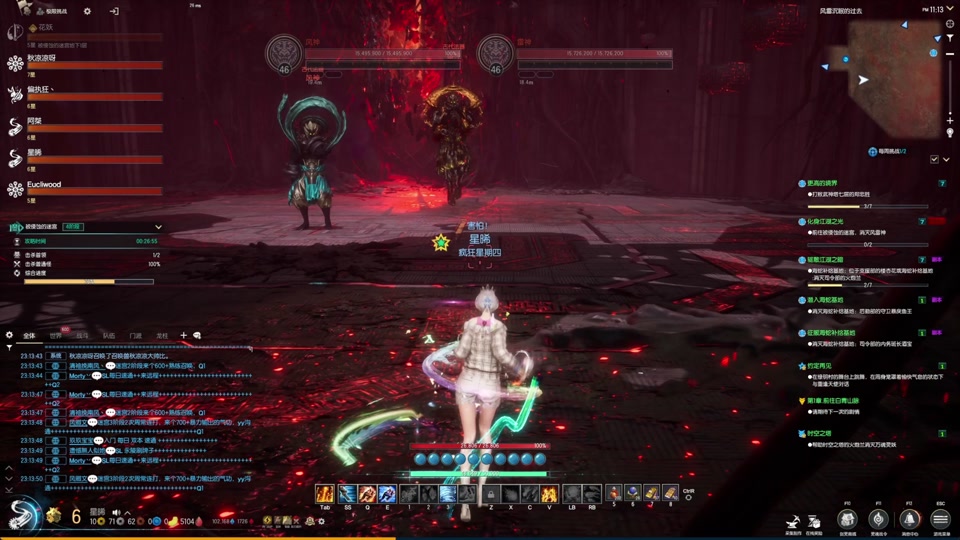
Task: Open the ESC game menu button
Action: 940,519
